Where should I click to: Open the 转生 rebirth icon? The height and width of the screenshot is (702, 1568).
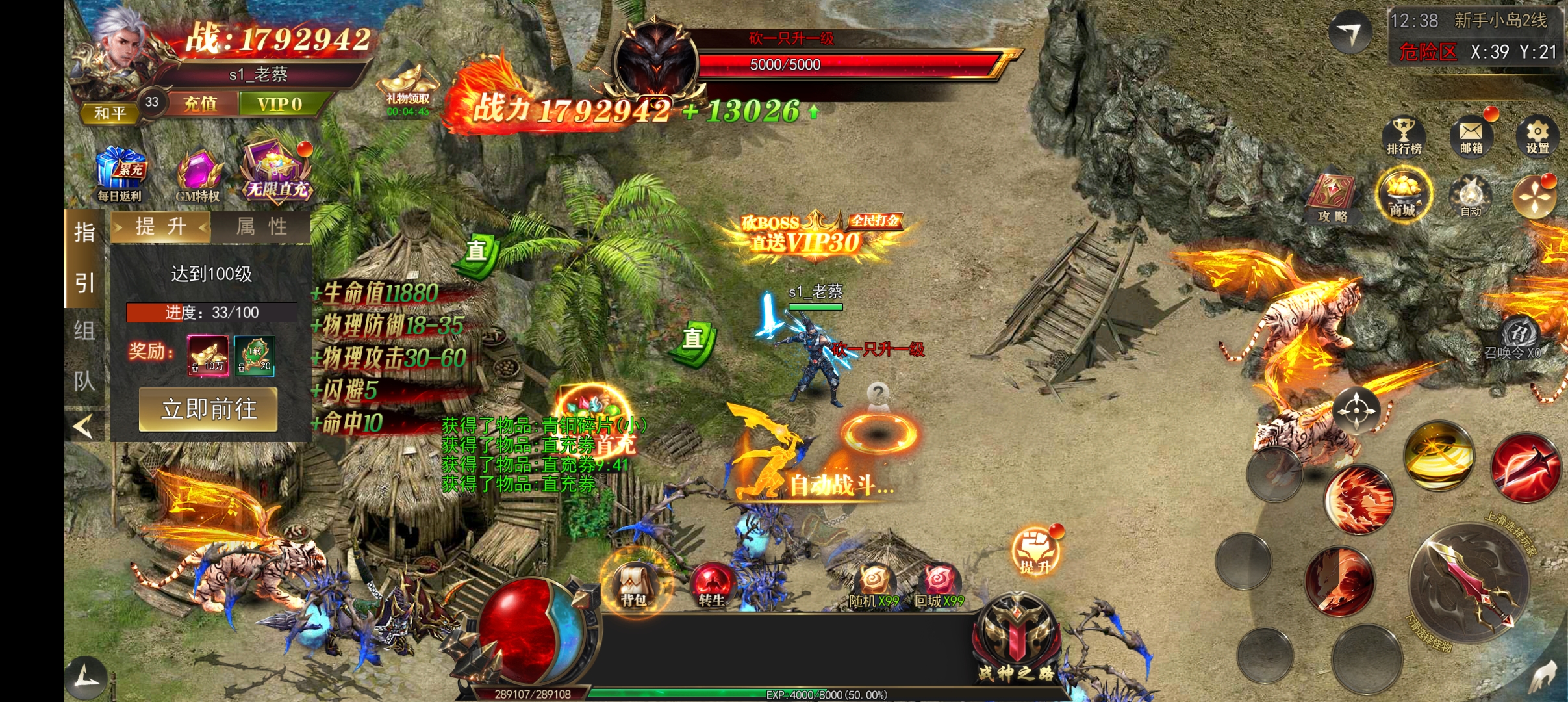click(711, 584)
